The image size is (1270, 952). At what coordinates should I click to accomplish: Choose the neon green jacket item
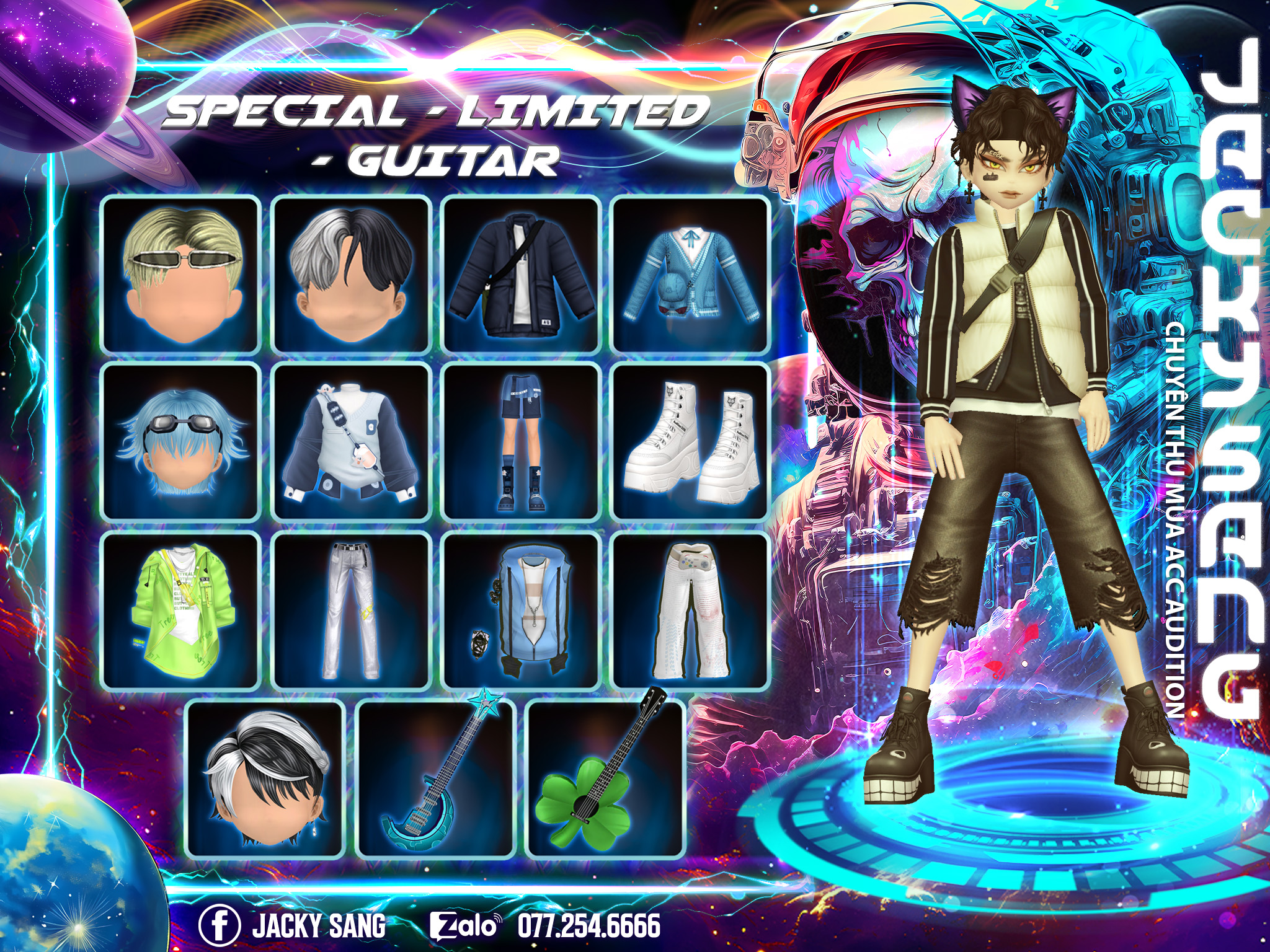pyautogui.click(x=180, y=610)
